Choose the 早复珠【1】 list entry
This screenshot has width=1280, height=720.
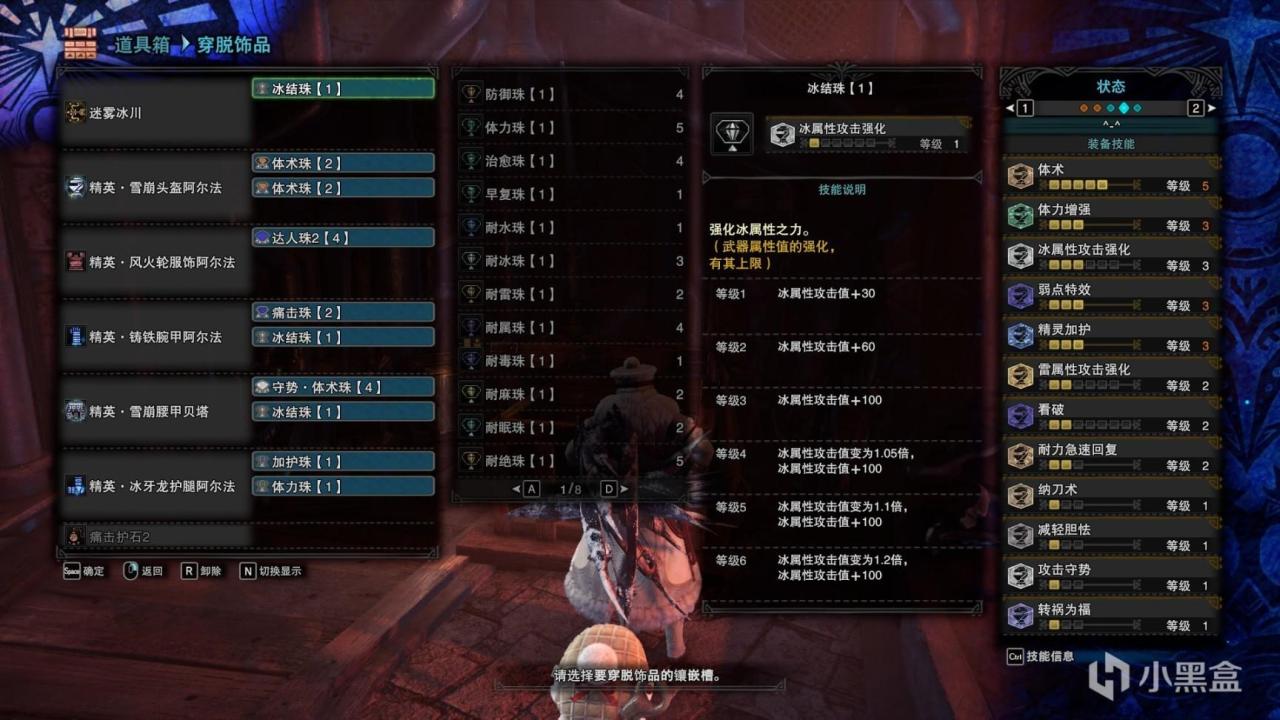tap(571, 195)
